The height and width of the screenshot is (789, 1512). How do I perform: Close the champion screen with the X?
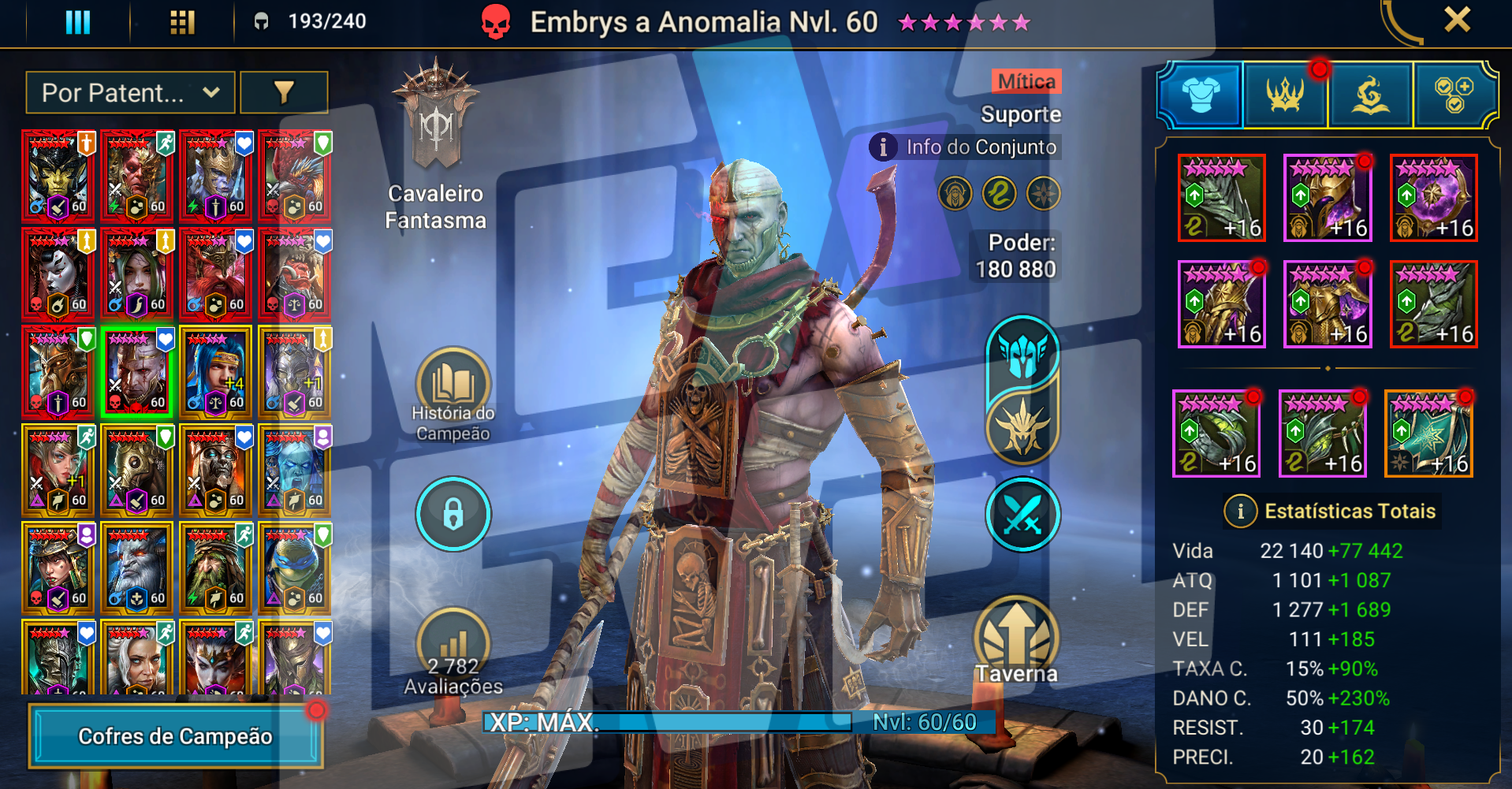point(1457,20)
